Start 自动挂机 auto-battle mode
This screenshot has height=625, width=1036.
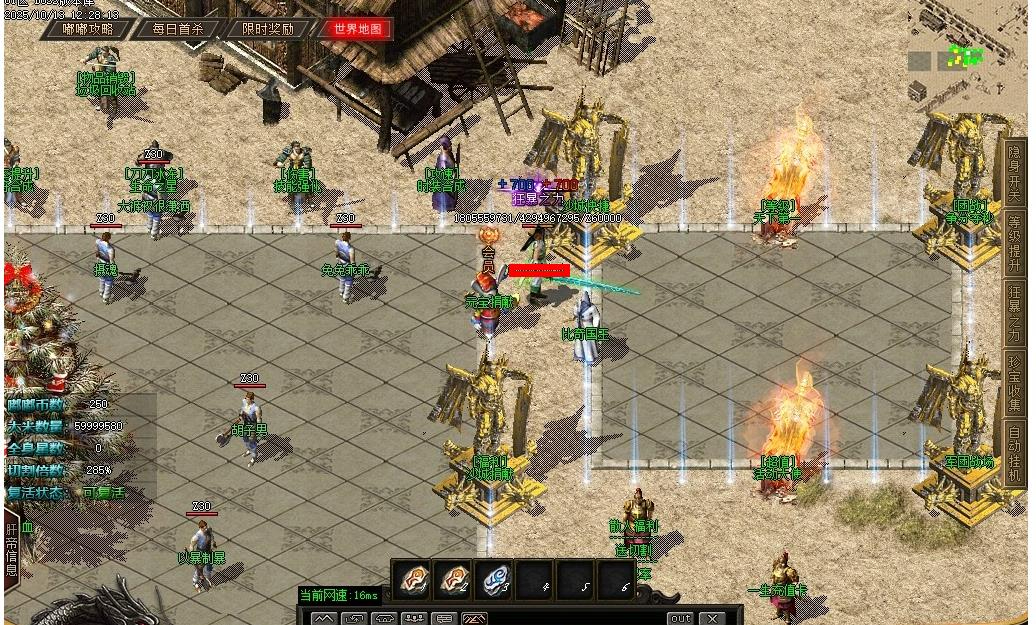[1014, 451]
